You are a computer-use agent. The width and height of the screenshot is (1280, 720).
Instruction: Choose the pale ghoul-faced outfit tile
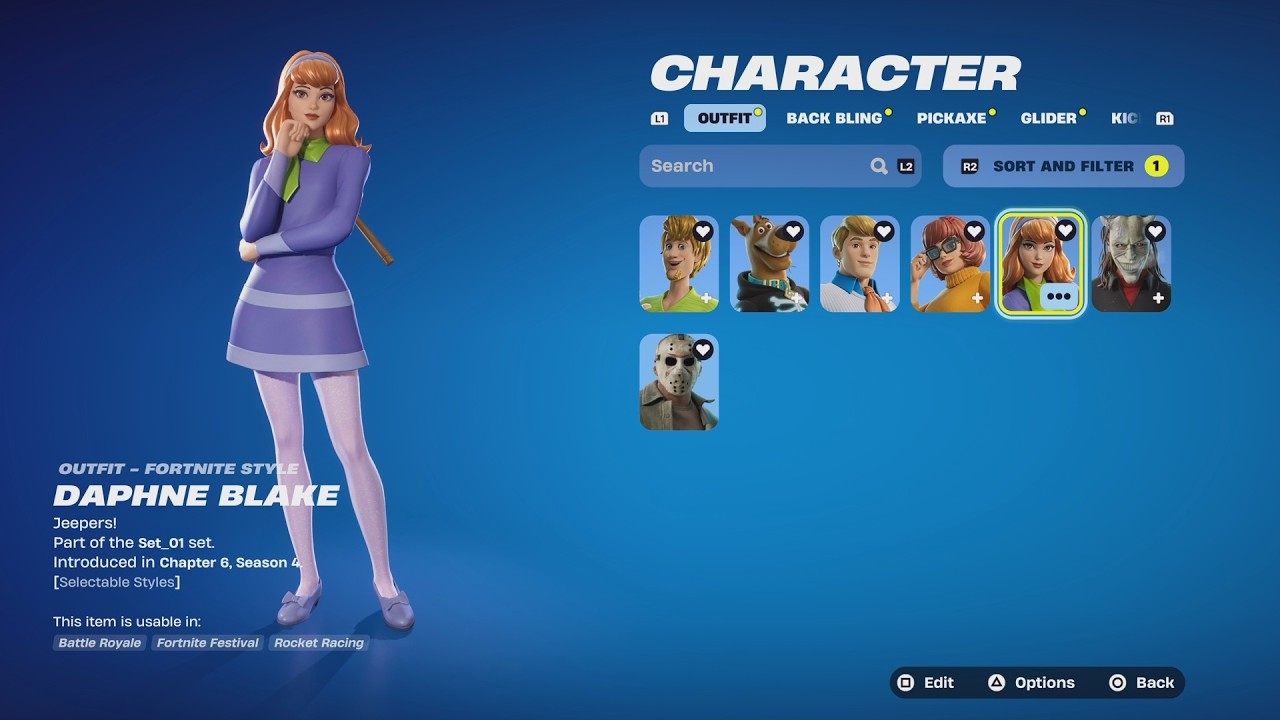coord(1131,265)
